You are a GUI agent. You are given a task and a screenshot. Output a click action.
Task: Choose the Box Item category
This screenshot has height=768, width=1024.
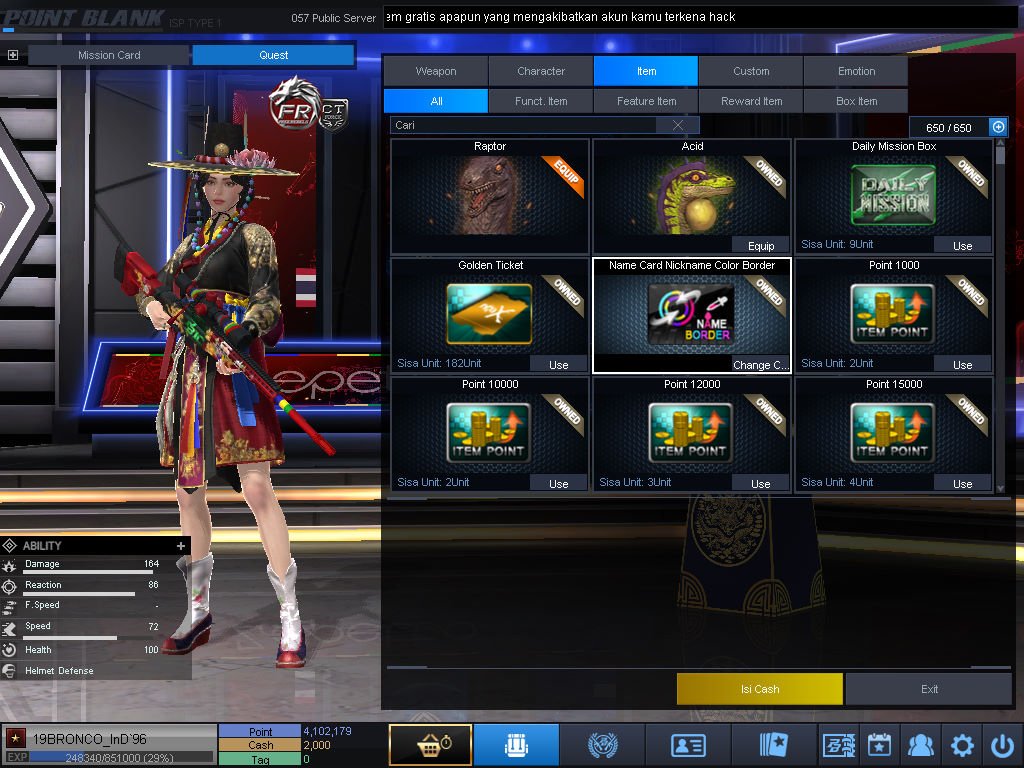(856, 101)
